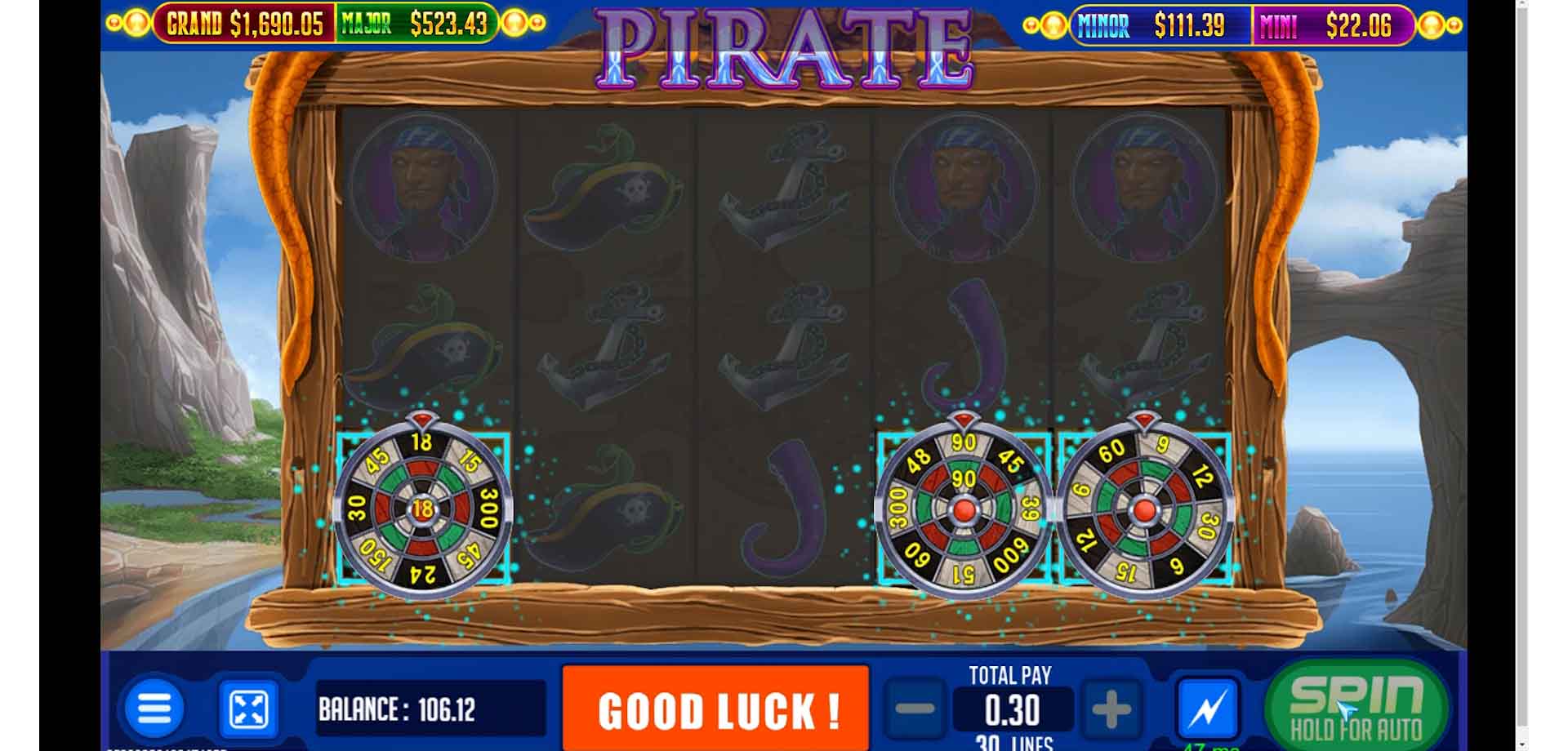Increase the bet with plus button

tap(1111, 709)
